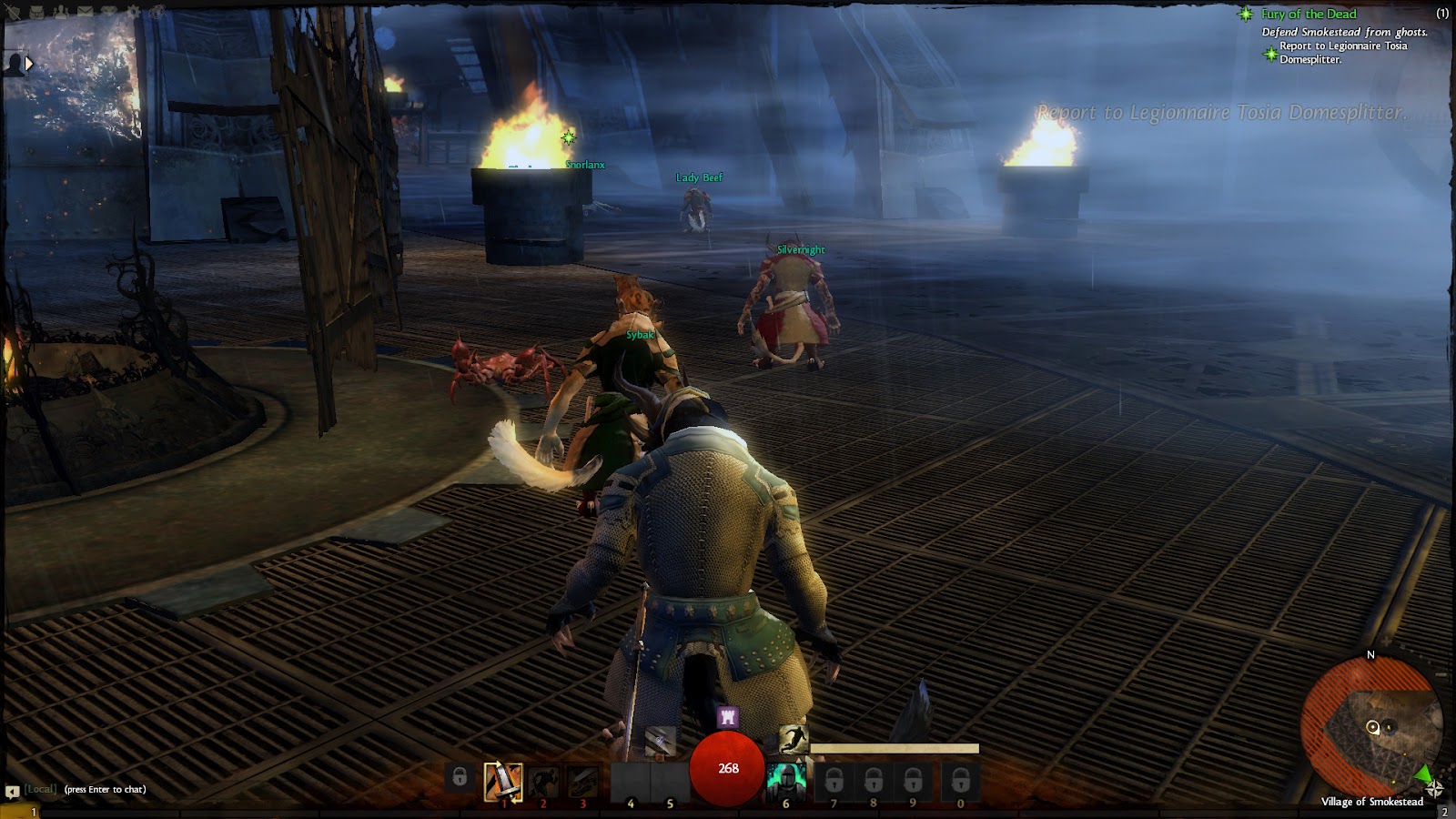Open the mail envelope icon
The image size is (1456, 819).
(x=86, y=13)
